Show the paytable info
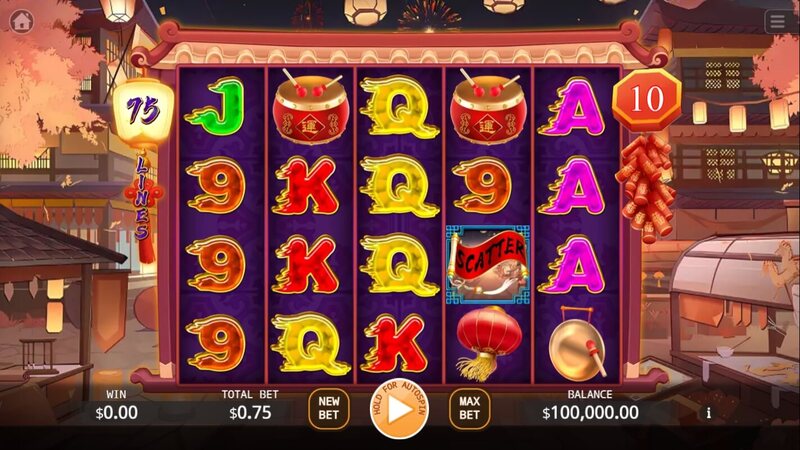800x450 pixels. point(709,412)
